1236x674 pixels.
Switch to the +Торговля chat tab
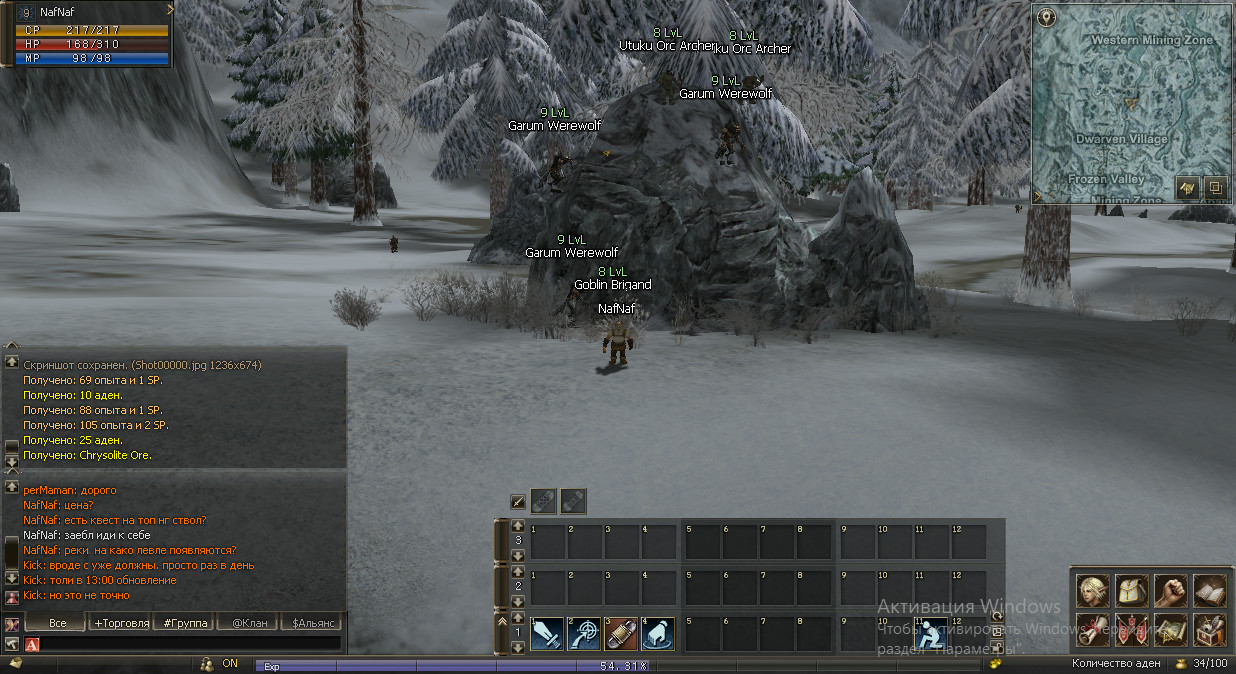[121, 623]
